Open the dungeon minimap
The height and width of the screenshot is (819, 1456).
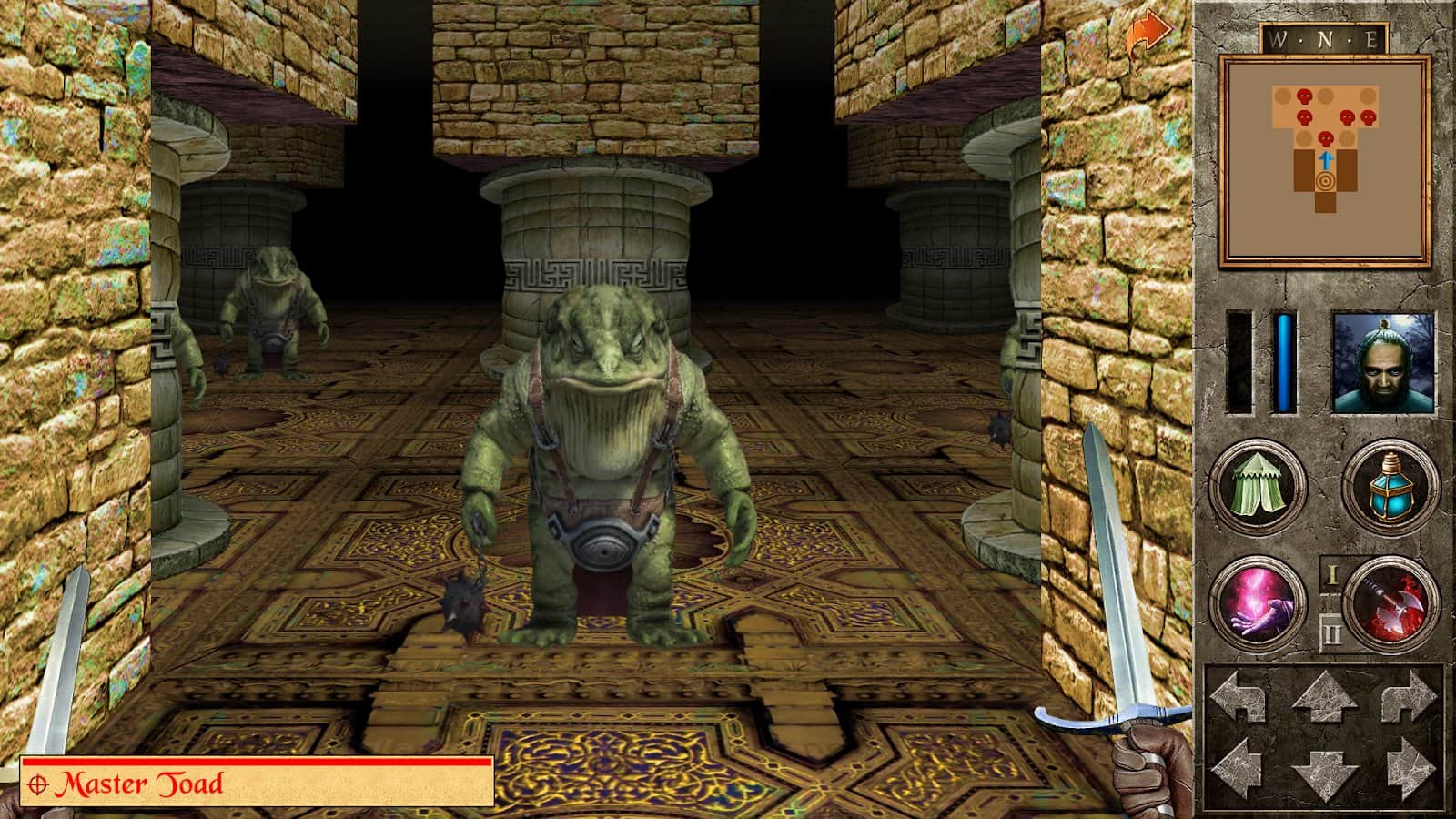[x=1325, y=159]
